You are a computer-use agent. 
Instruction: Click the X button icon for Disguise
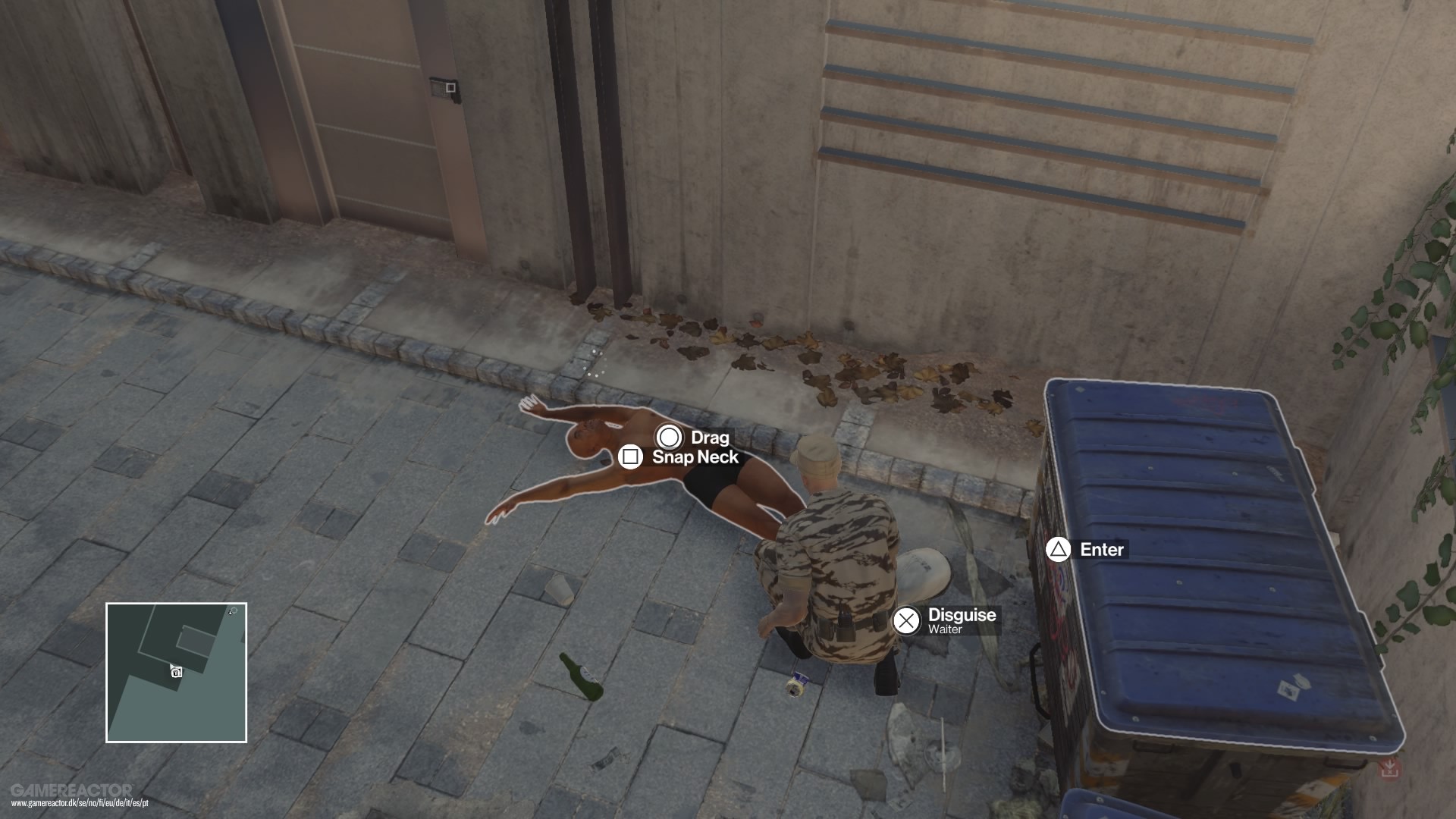(907, 620)
